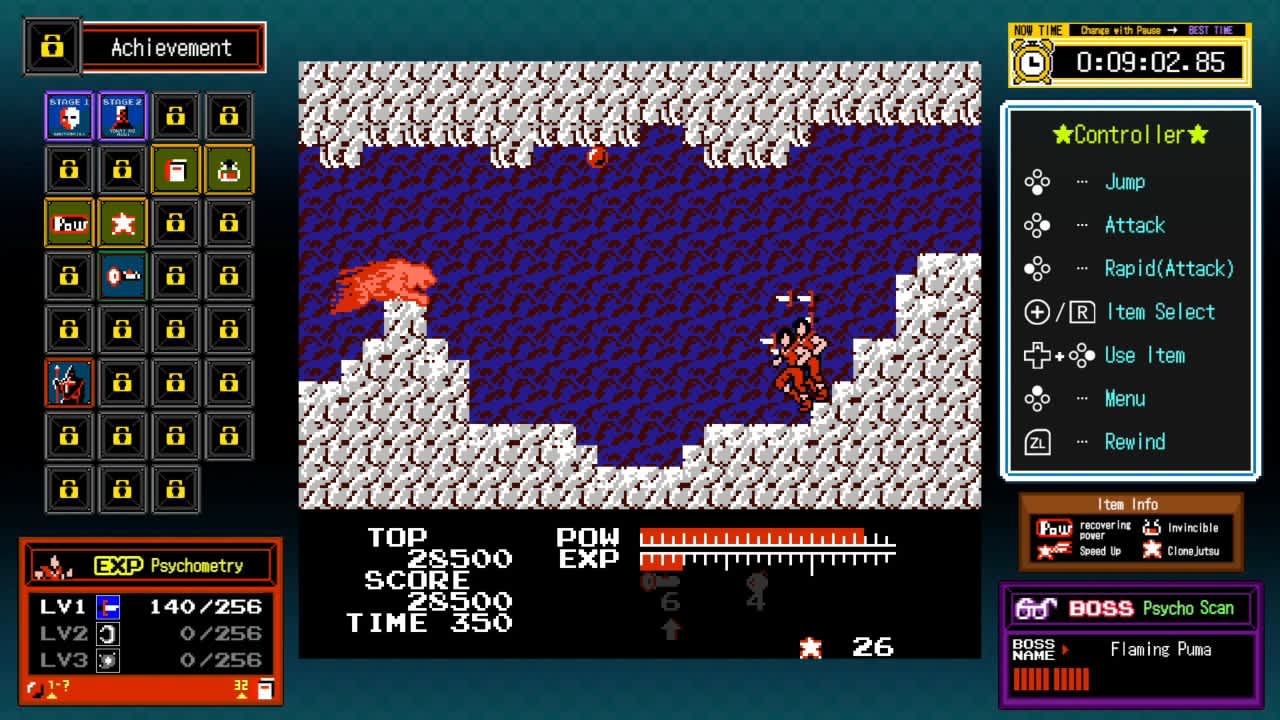Click the red warrior achievement icon
1280x720 pixels.
coord(68,383)
